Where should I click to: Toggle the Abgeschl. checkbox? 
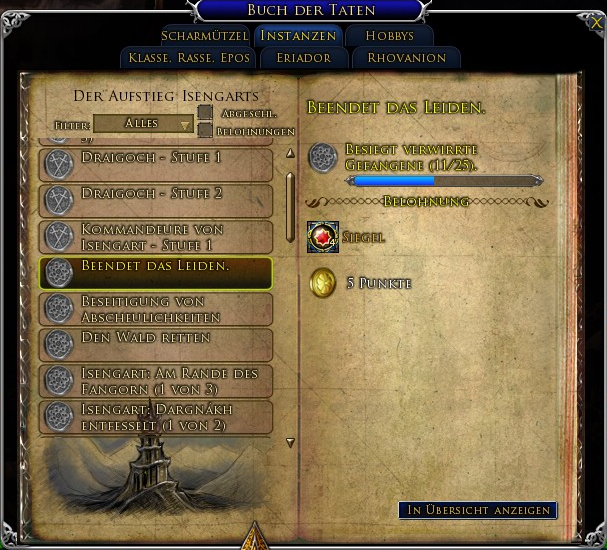click(x=205, y=113)
